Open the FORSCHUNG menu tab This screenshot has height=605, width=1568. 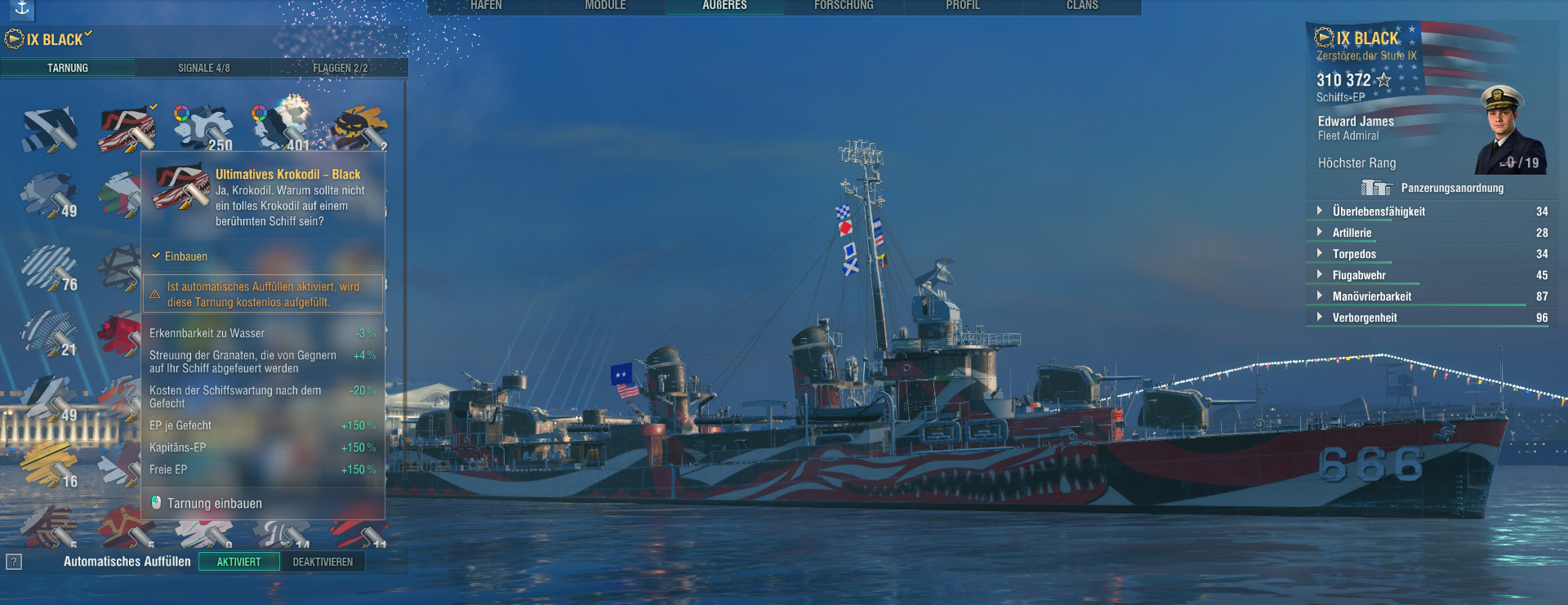(x=844, y=7)
